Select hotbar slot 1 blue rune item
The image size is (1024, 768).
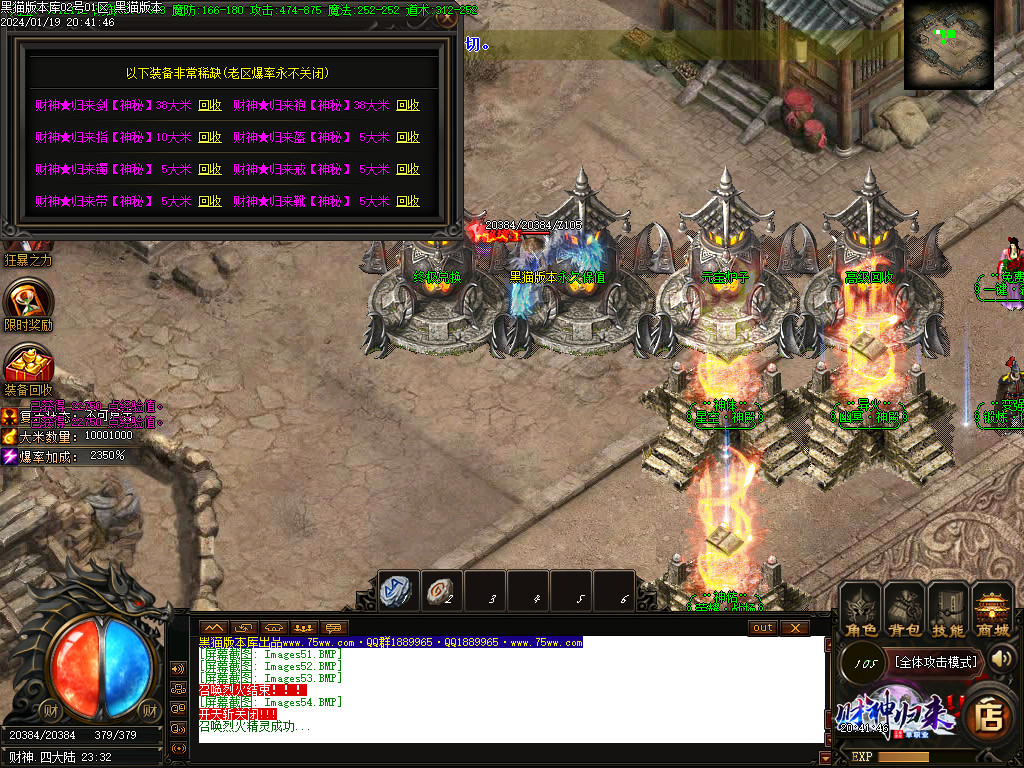[399, 591]
